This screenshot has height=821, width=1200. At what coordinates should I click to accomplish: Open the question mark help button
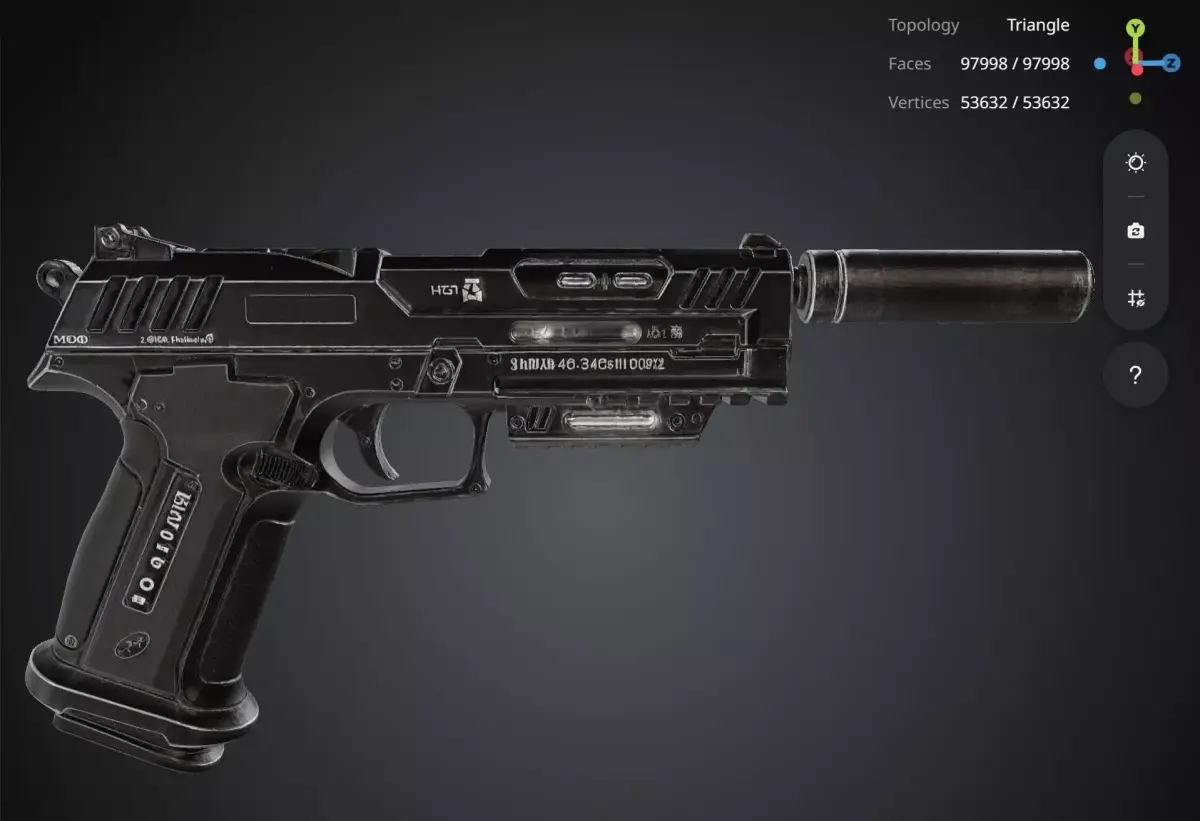click(1135, 376)
